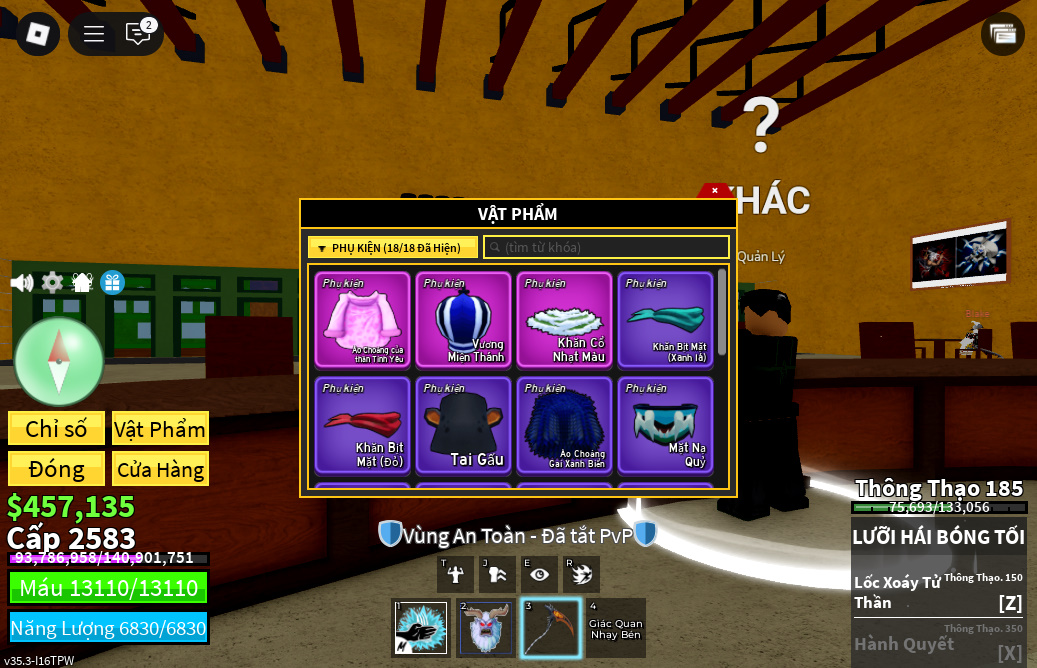Open the Cửa Hàng shop
The image size is (1037, 668).
(160, 469)
